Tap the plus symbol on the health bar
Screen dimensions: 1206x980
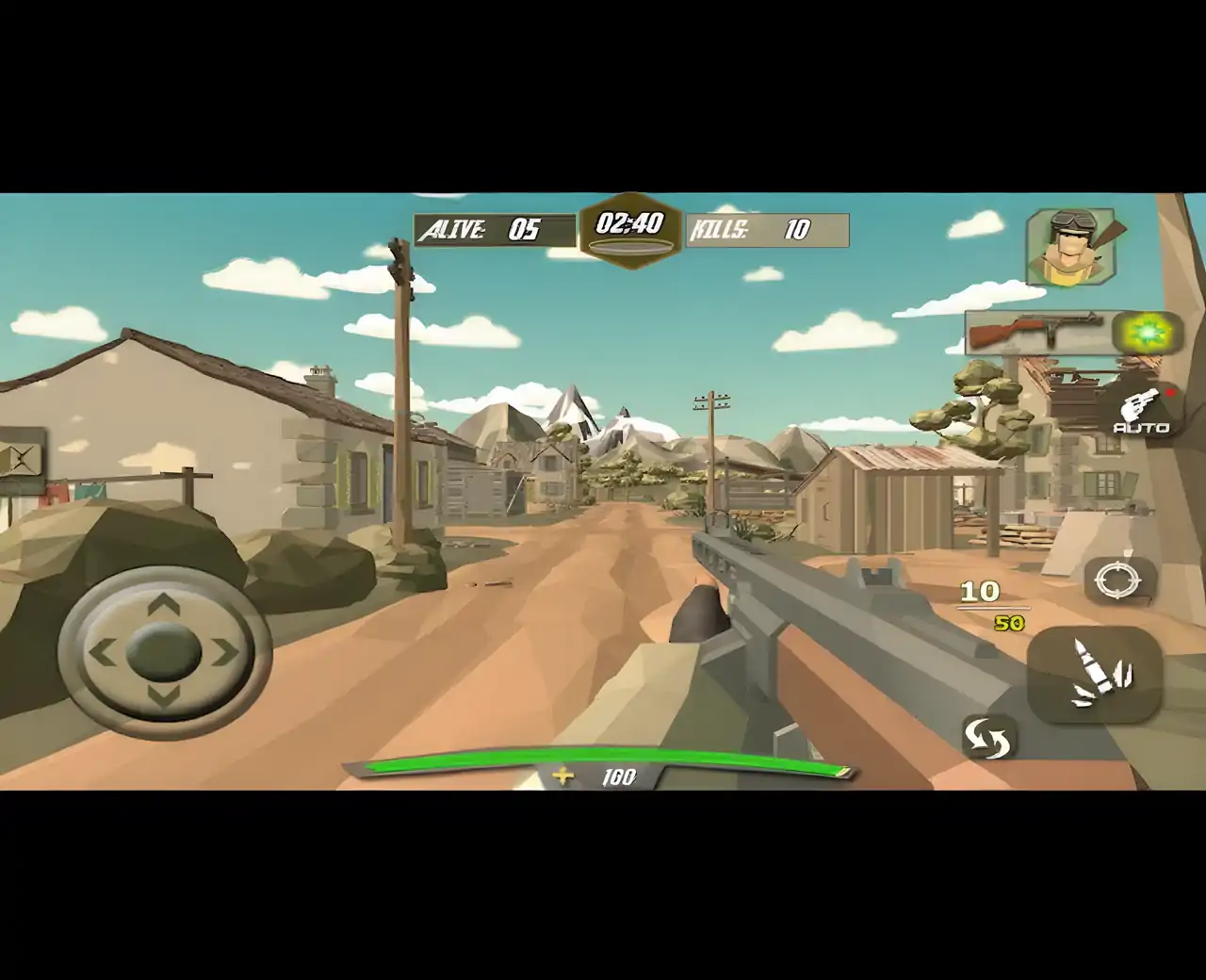(562, 776)
